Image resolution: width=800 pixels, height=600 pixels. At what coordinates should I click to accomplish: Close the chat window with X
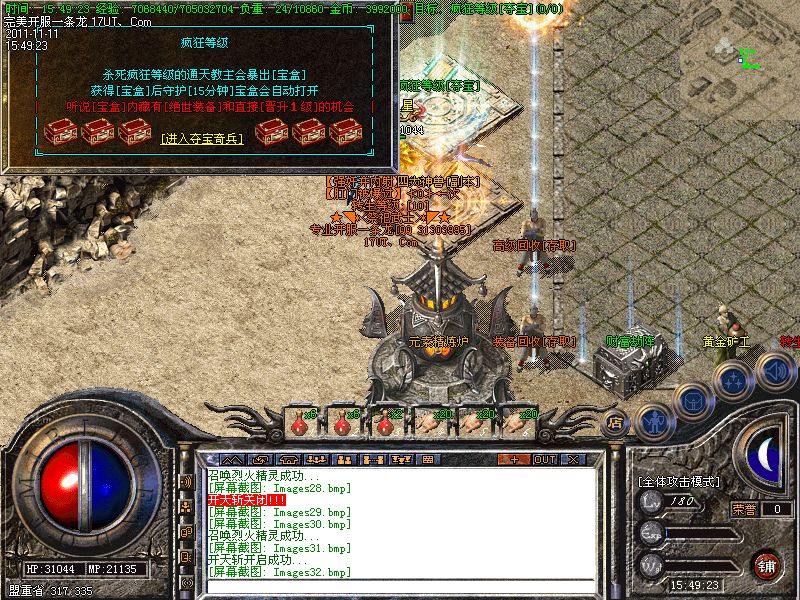click(574, 459)
